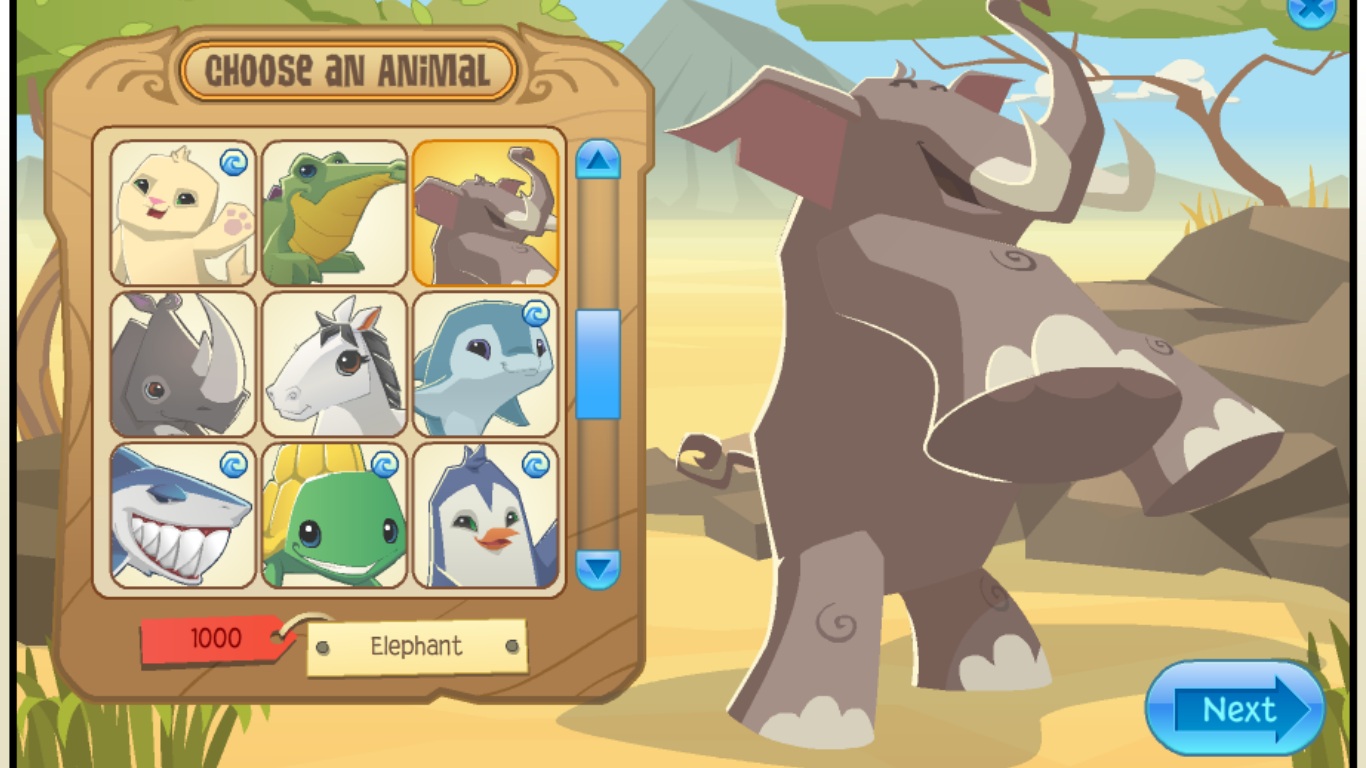Select the horse animal

pyautogui.click(x=334, y=365)
